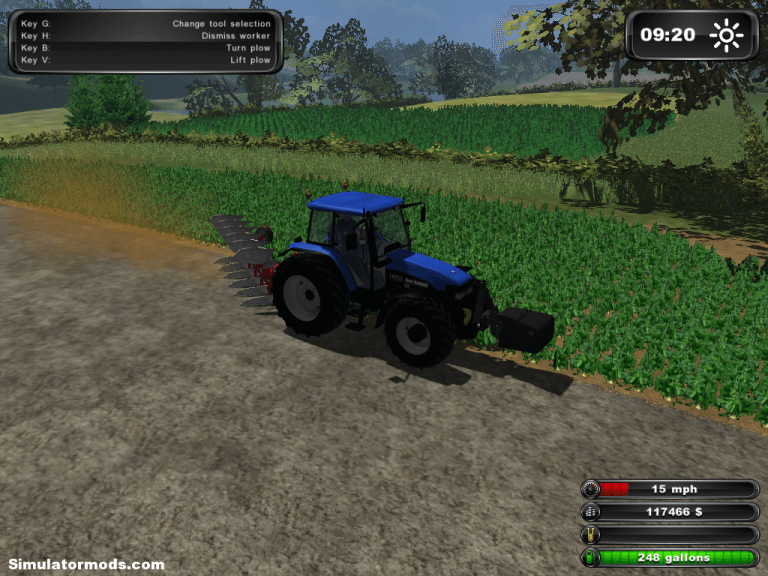Click the Simulatormods.com watermark
The width and height of the screenshot is (768, 576).
pos(86,564)
